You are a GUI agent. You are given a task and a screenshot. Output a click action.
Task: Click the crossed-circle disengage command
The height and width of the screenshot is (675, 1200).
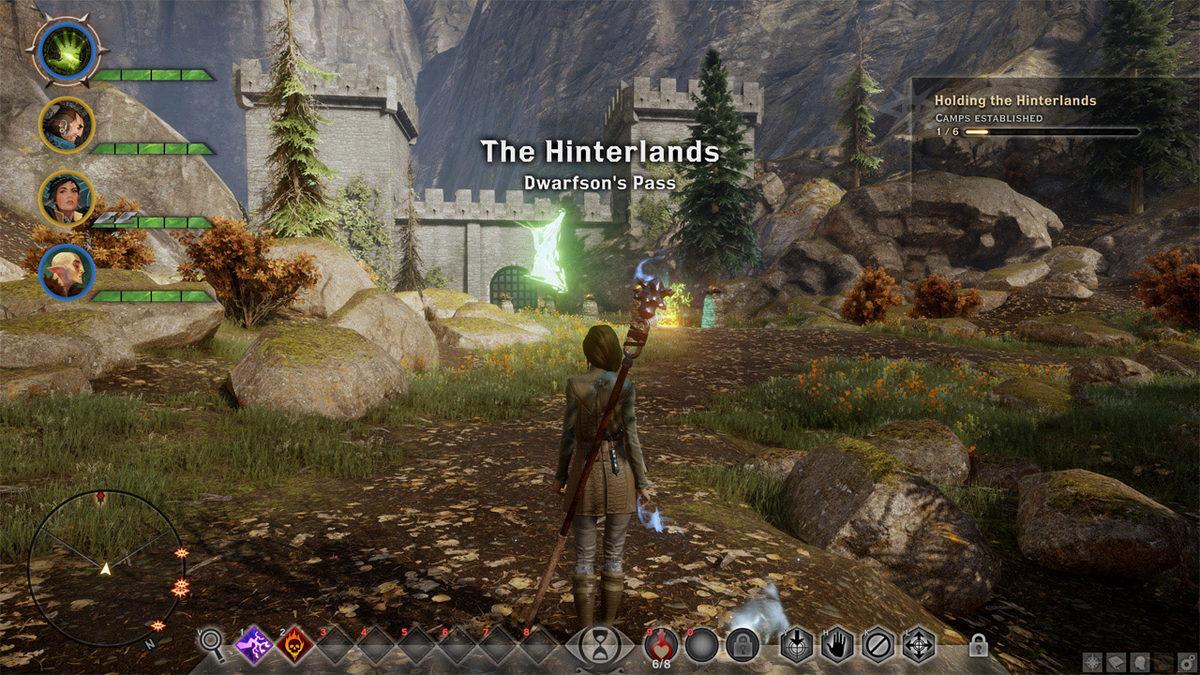pyautogui.click(x=878, y=645)
